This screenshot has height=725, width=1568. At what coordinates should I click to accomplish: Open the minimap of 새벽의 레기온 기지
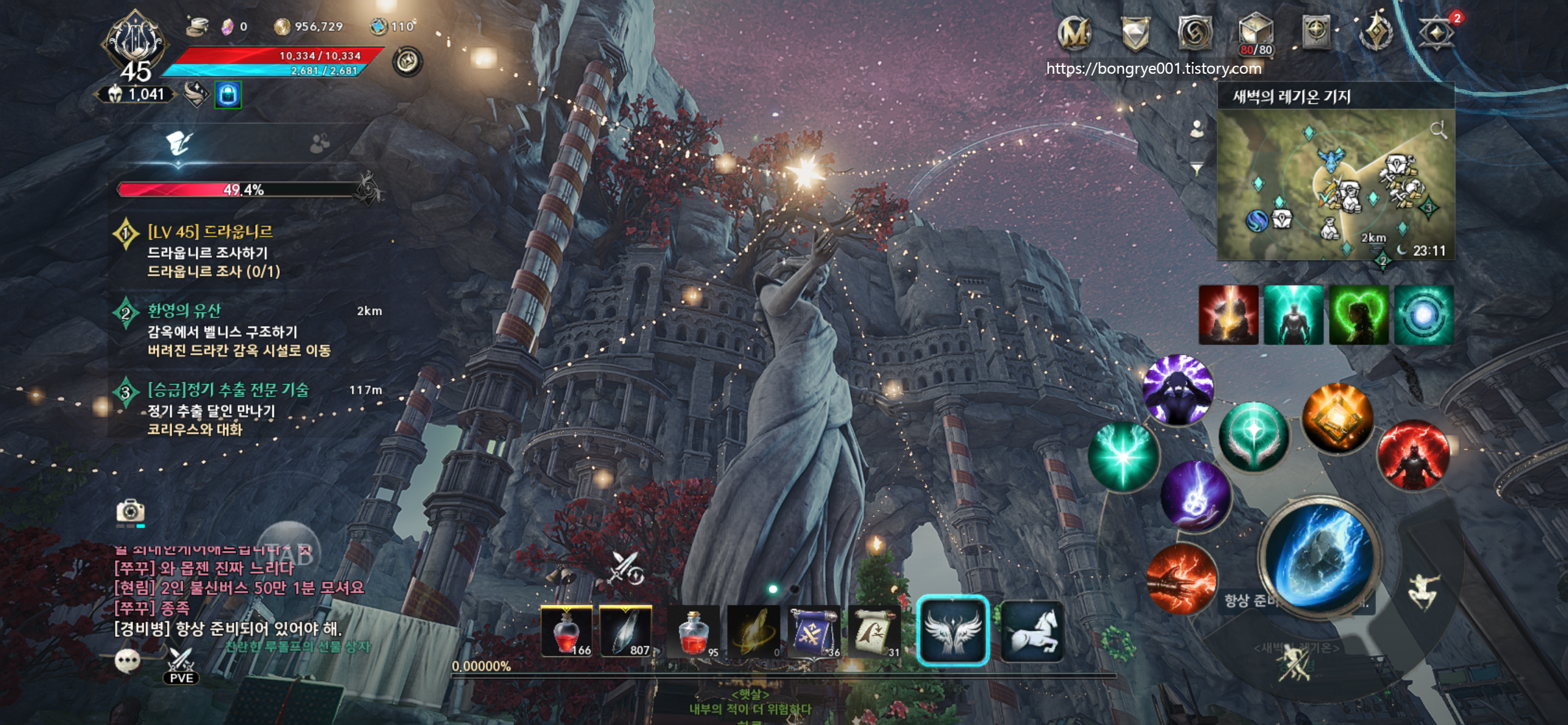click(x=1335, y=185)
